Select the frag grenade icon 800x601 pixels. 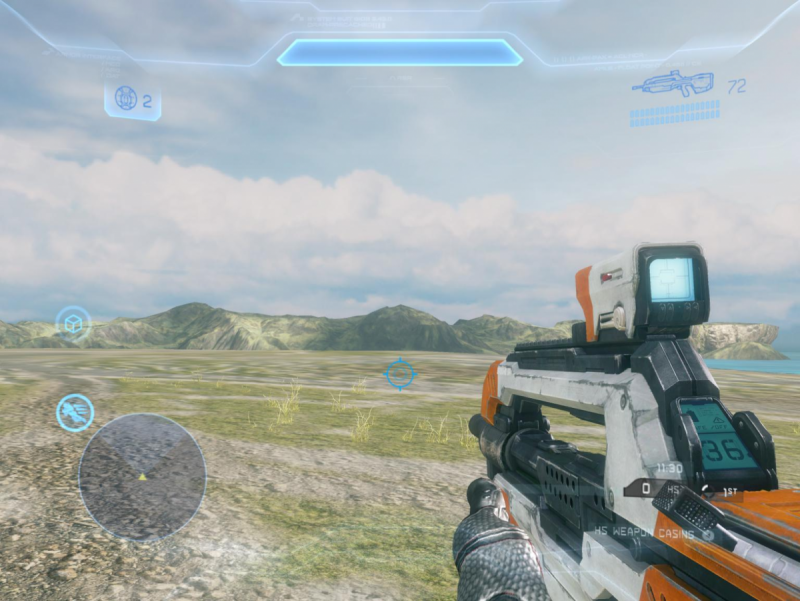click(126, 99)
